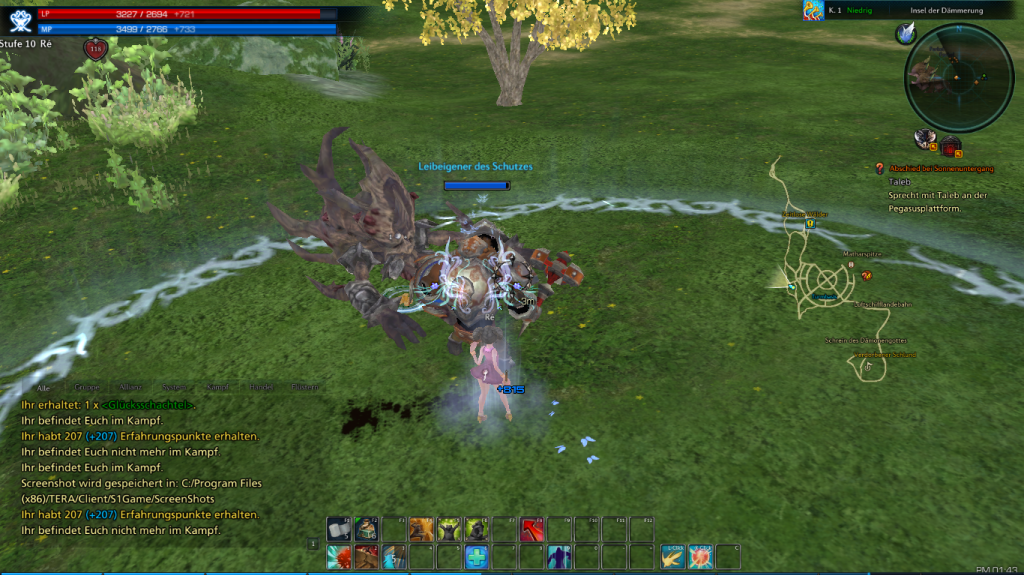Switch to the Handel chat tab
Screen dimensions: 1024x575
[261, 387]
